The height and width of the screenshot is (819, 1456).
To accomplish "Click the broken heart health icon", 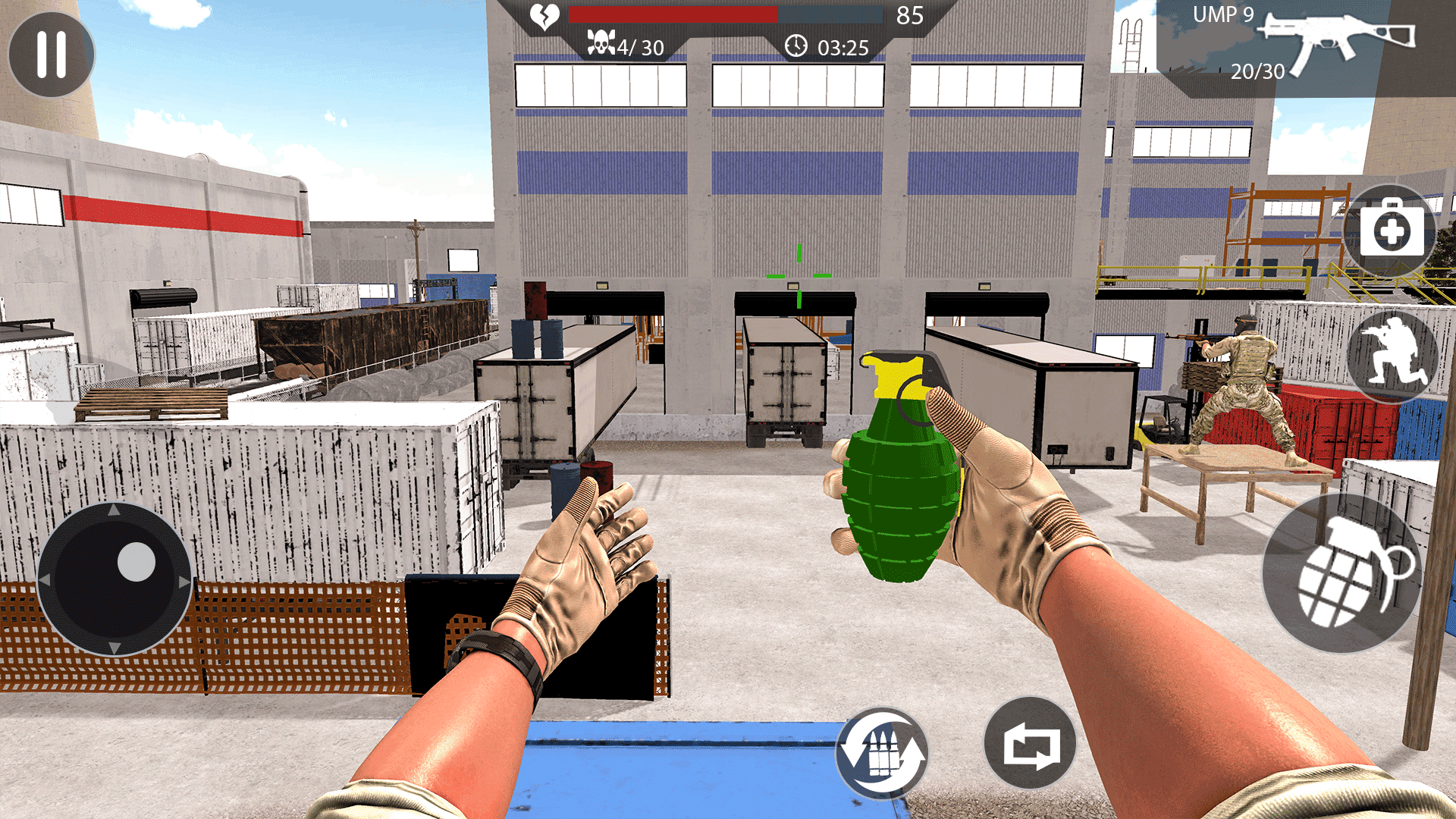I will [544, 14].
